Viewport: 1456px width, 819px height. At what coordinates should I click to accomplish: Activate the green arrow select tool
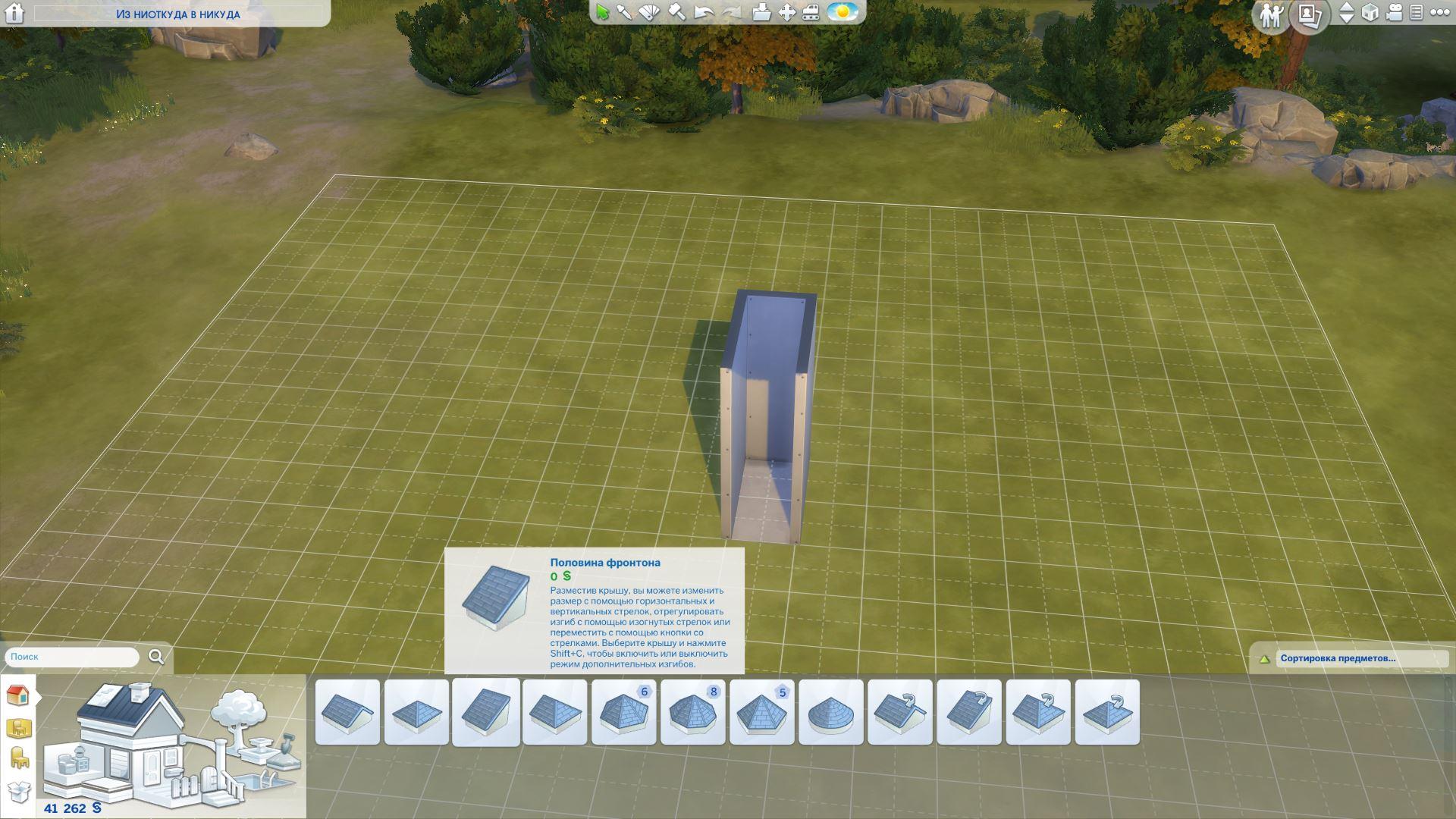point(603,12)
